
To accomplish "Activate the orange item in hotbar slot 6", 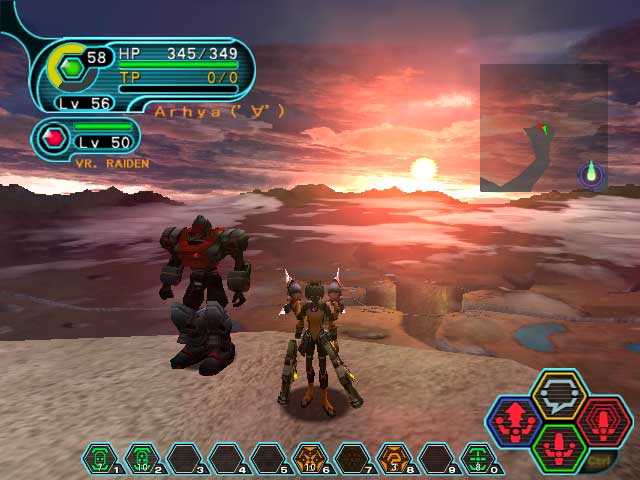I will coord(309,459).
